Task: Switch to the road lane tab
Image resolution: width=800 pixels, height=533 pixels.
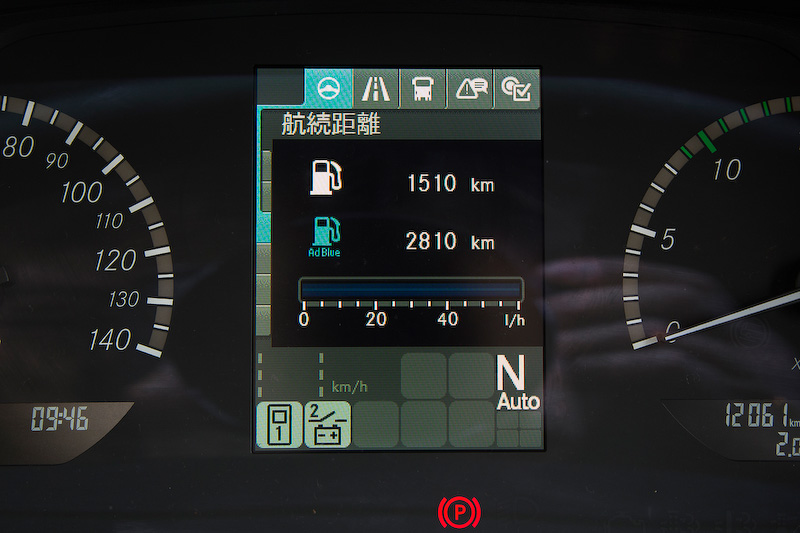Action: point(377,89)
